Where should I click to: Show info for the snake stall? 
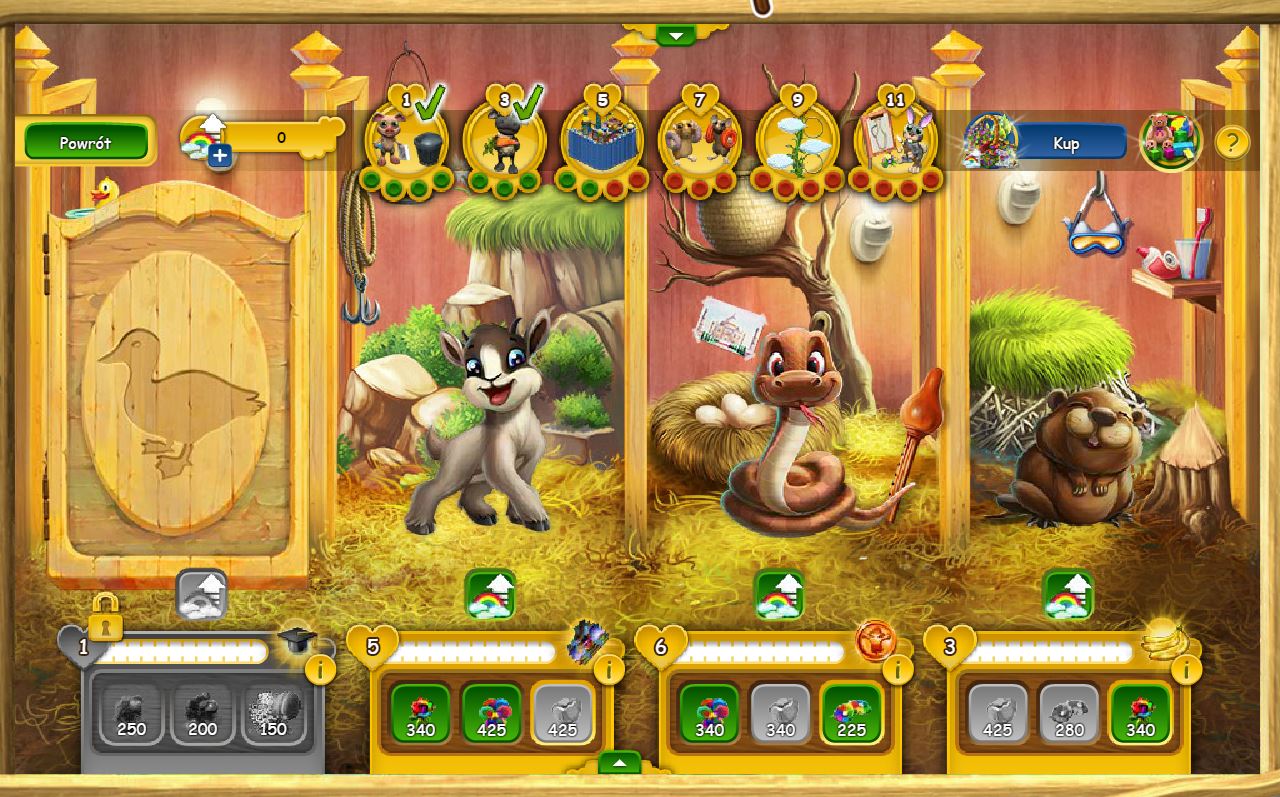(x=897, y=669)
